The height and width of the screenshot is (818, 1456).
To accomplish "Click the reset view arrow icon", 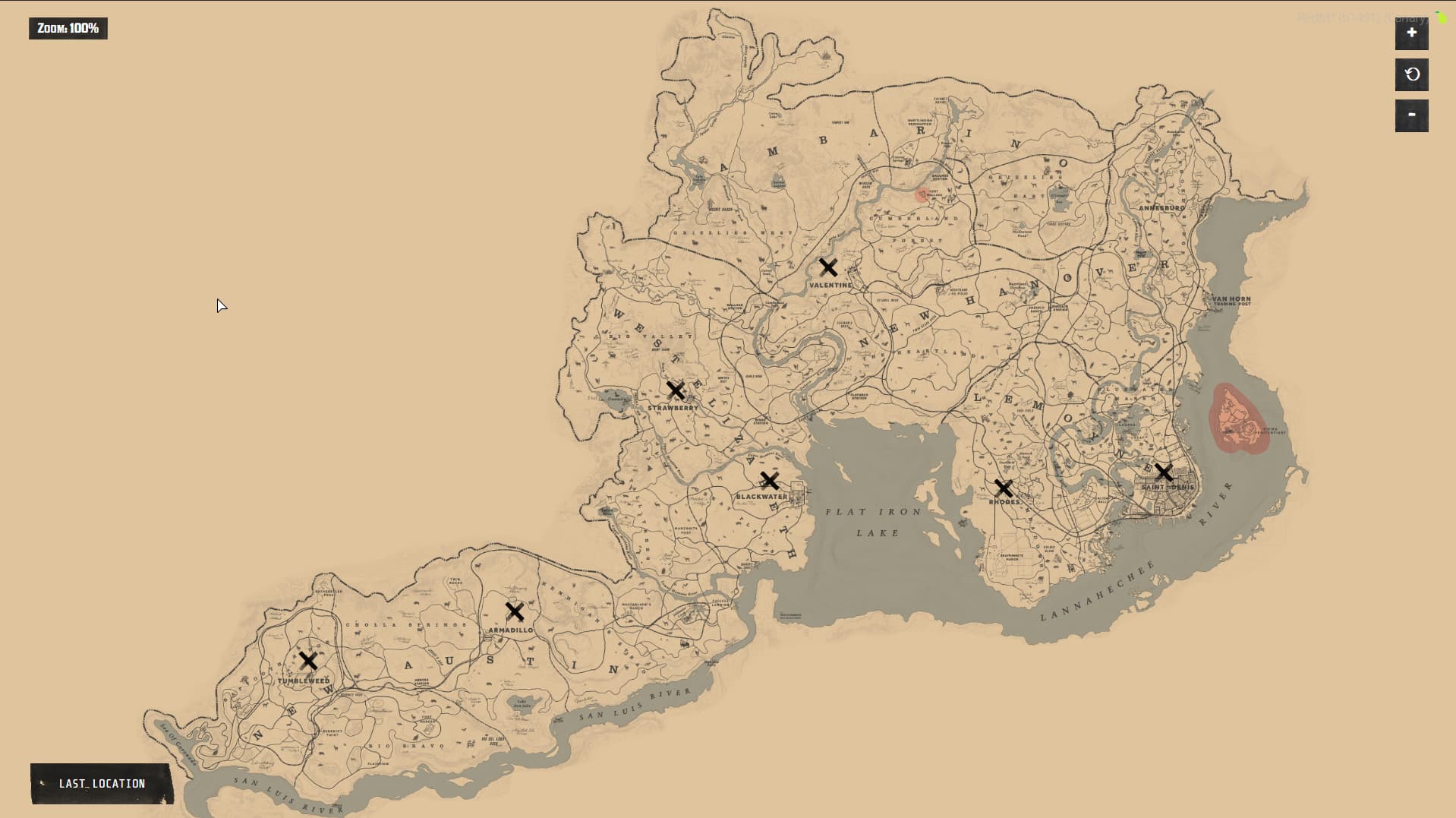I will coord(1411,74).
